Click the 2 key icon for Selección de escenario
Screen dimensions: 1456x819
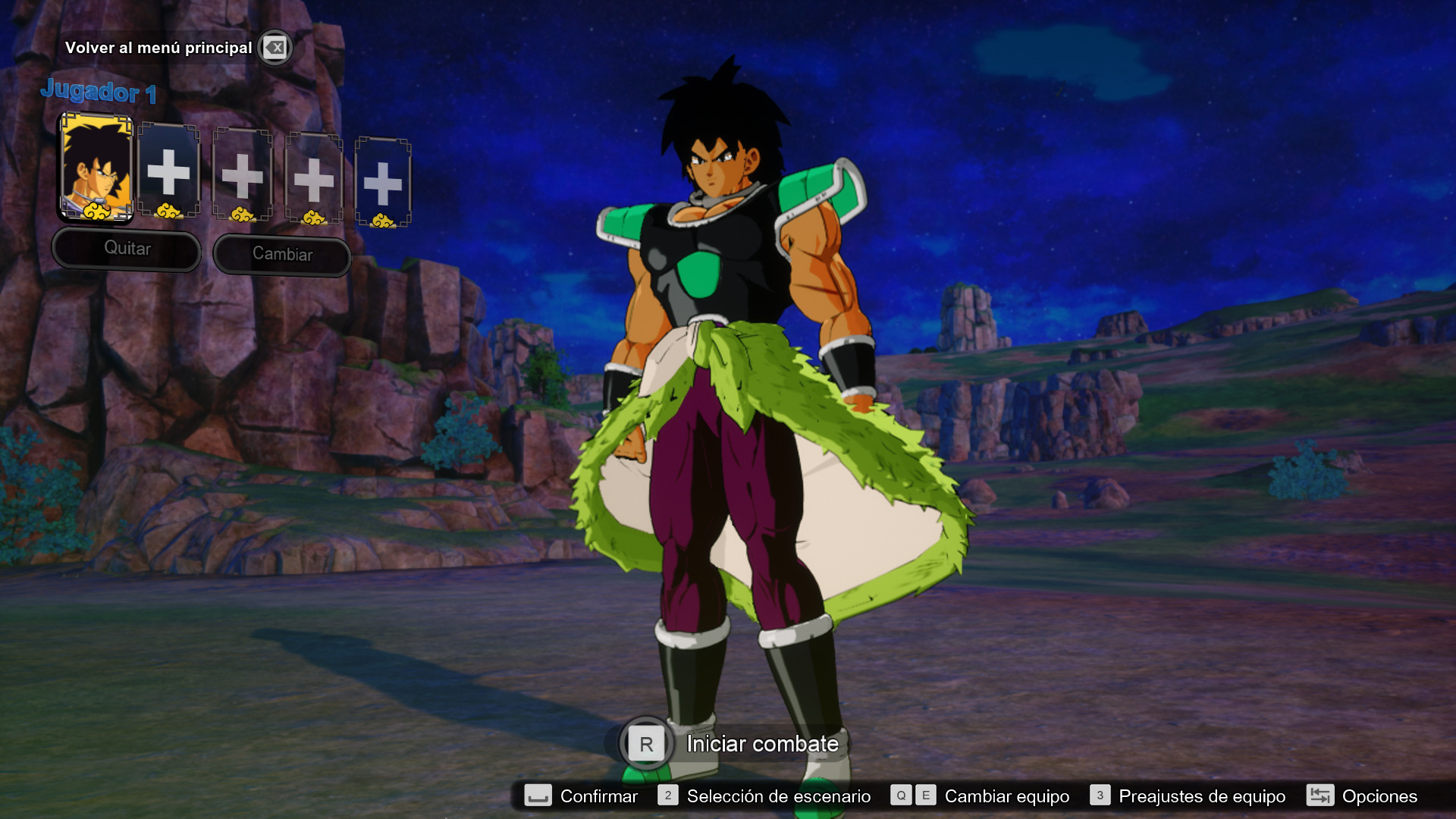click(668, 796)
